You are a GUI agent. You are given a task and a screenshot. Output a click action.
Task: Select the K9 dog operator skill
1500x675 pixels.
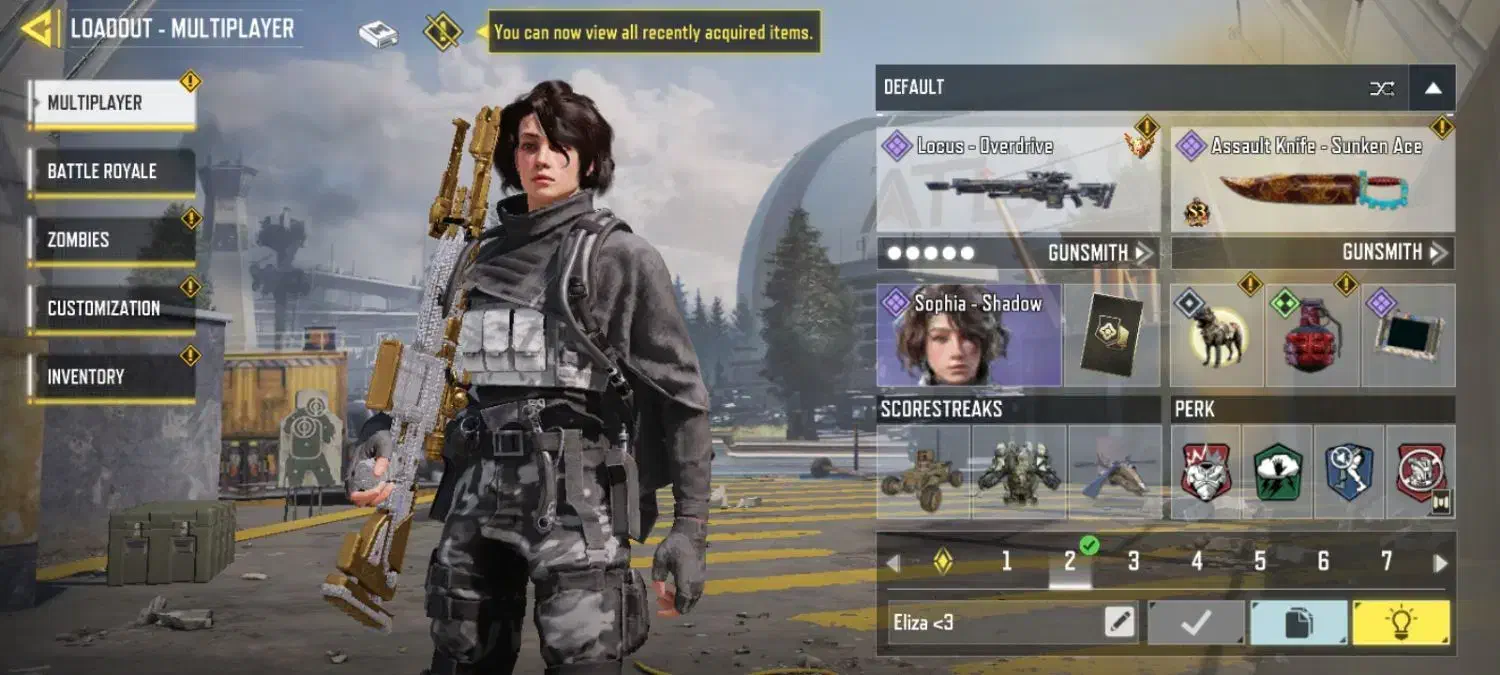pyautogui.click(x=1216, y=336)
